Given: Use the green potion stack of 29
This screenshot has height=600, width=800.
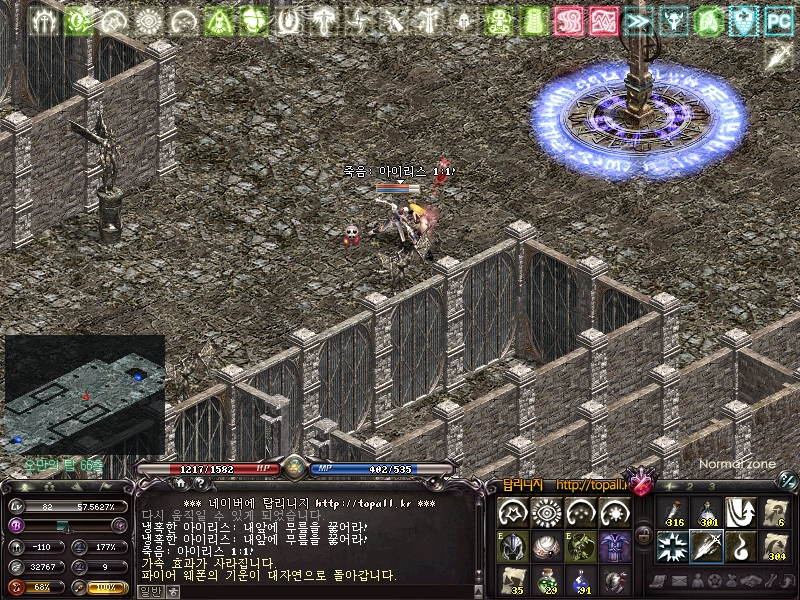Looking at the screenshot, I should point(547,579).
